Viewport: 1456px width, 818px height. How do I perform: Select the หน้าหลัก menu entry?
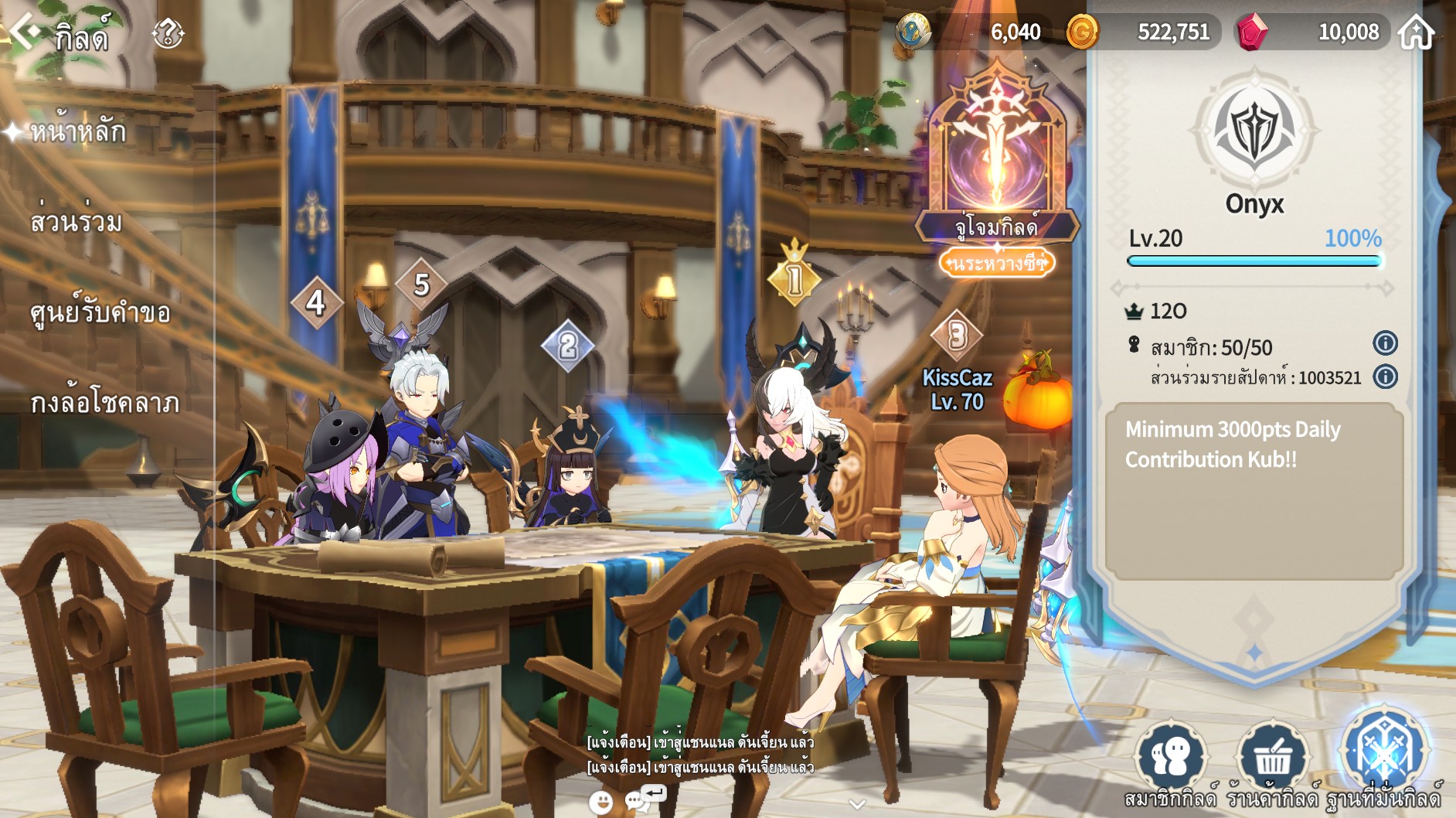(77, 132)
